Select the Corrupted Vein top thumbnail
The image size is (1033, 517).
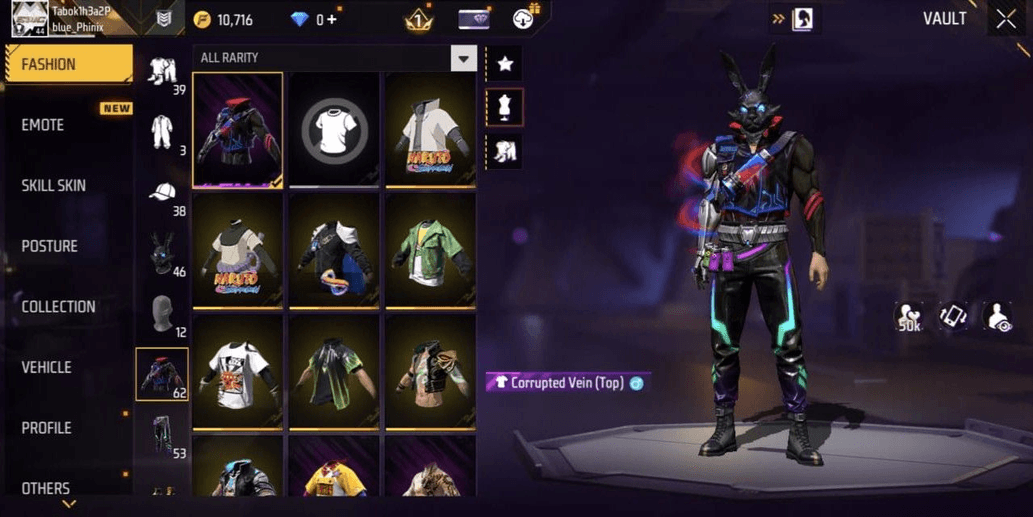pyautogui.click(x=238, y=130)
